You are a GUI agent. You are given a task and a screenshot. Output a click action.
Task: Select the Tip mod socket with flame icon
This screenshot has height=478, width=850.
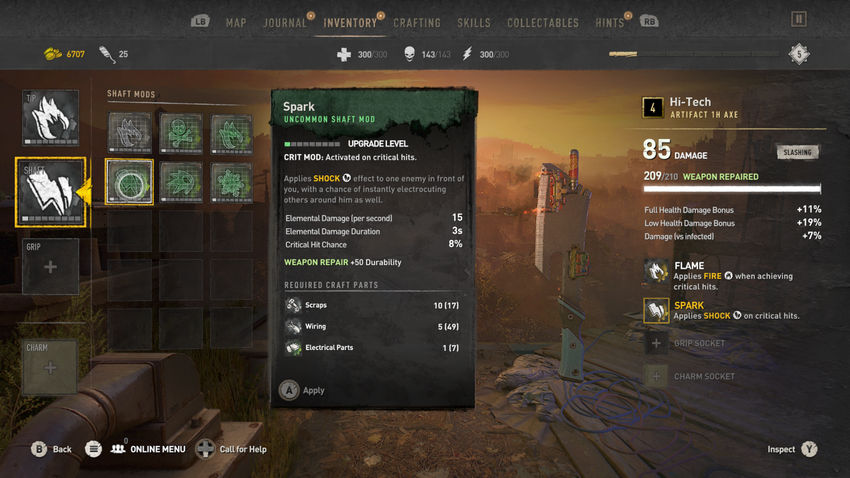pyautogui.click(x=50, y=119)
